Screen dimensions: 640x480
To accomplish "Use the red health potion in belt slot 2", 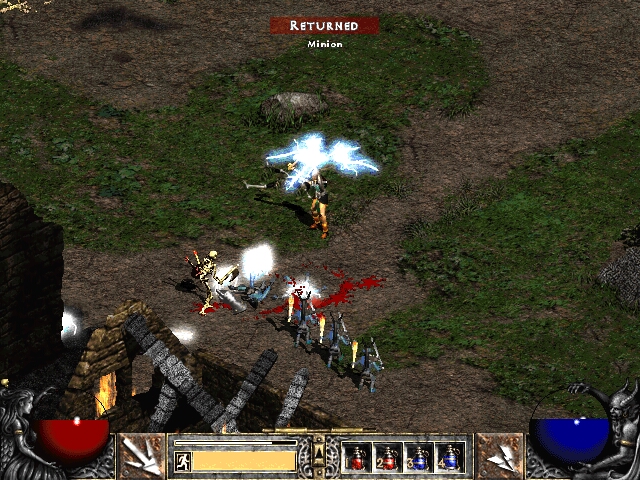I will pos(387,457).
